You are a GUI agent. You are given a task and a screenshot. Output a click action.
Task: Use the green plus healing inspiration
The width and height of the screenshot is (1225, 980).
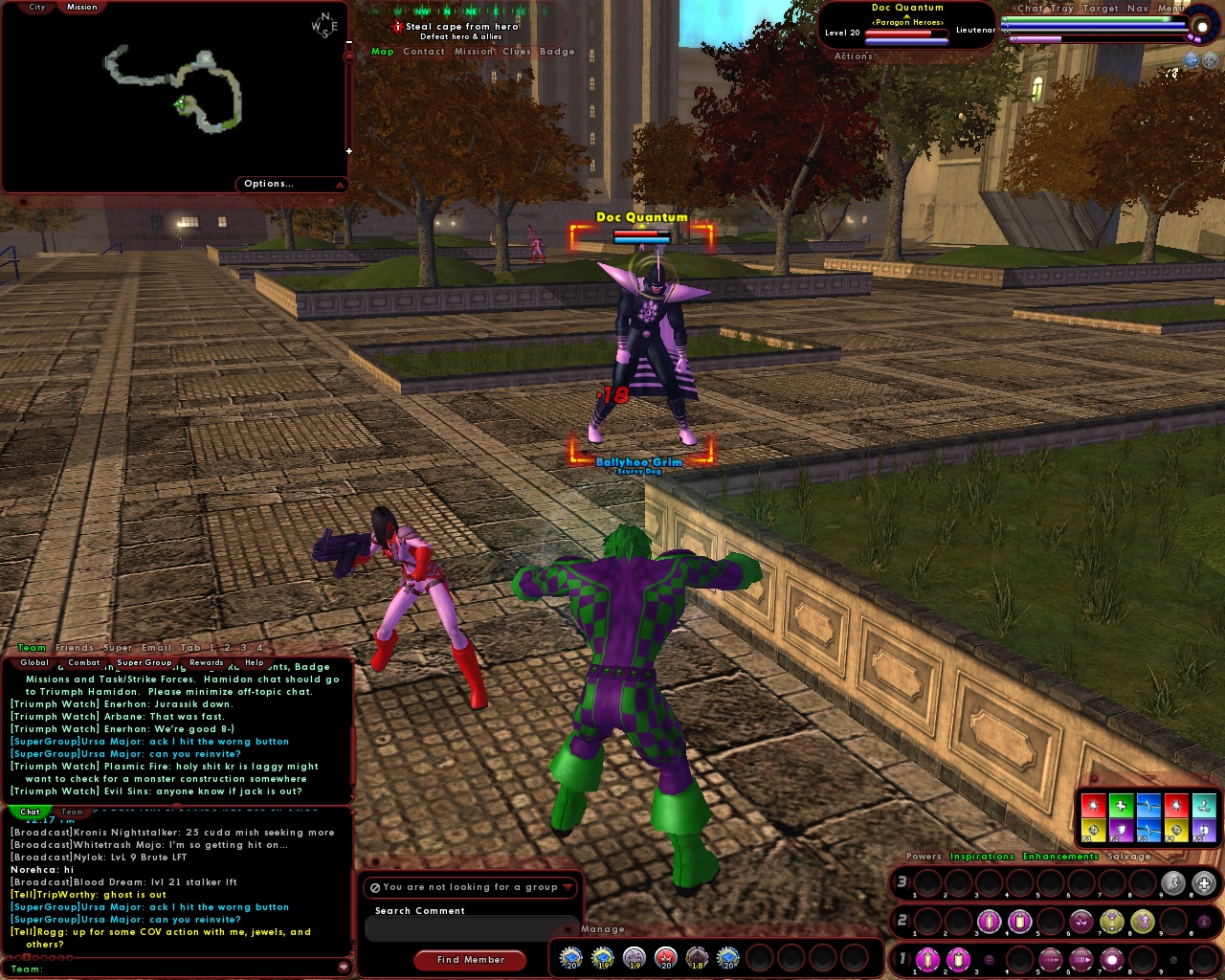tap(1121, 806)
